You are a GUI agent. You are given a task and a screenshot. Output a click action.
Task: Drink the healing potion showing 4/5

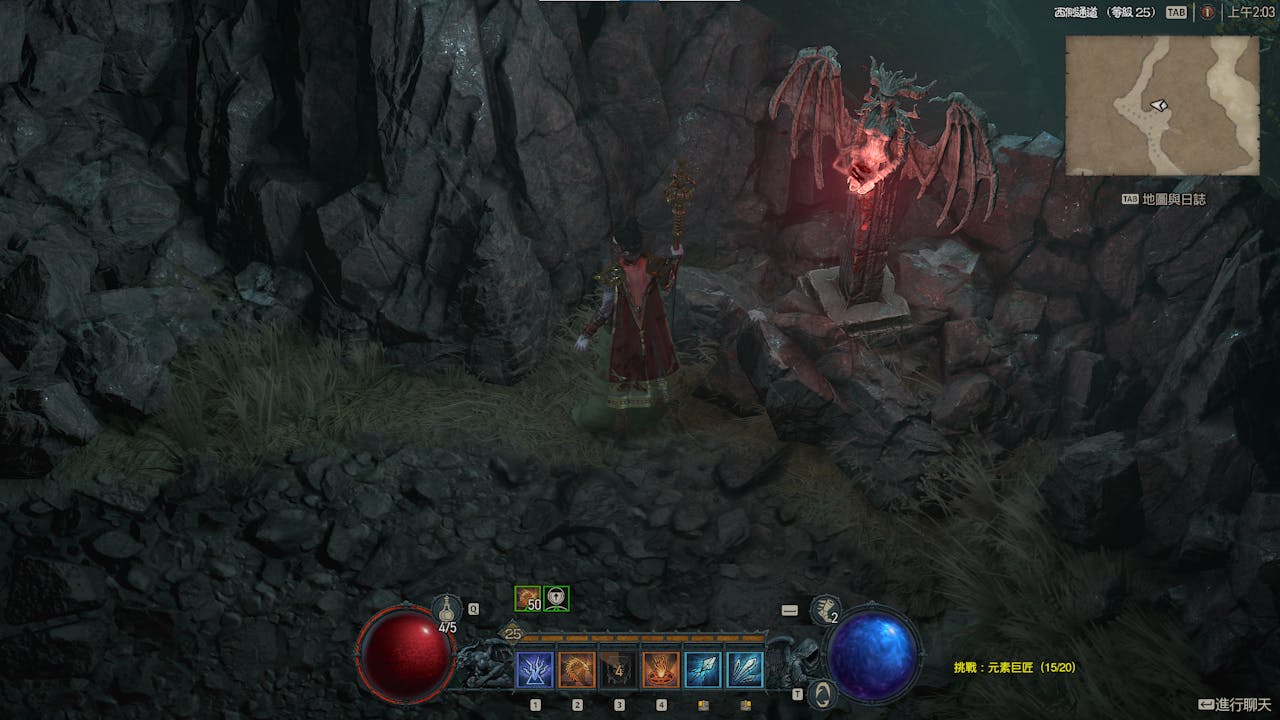(x=447, y=610)
